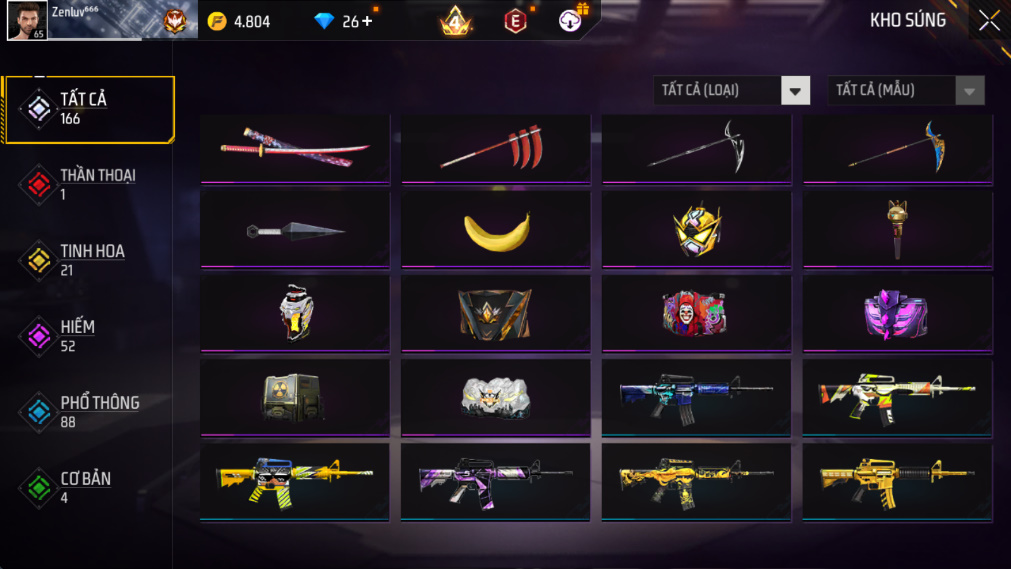This screenshot has width=1011, height=569.
Task: Select the kunai throwing knife skin
Action: pyautogui.click(x=295, y=232)
